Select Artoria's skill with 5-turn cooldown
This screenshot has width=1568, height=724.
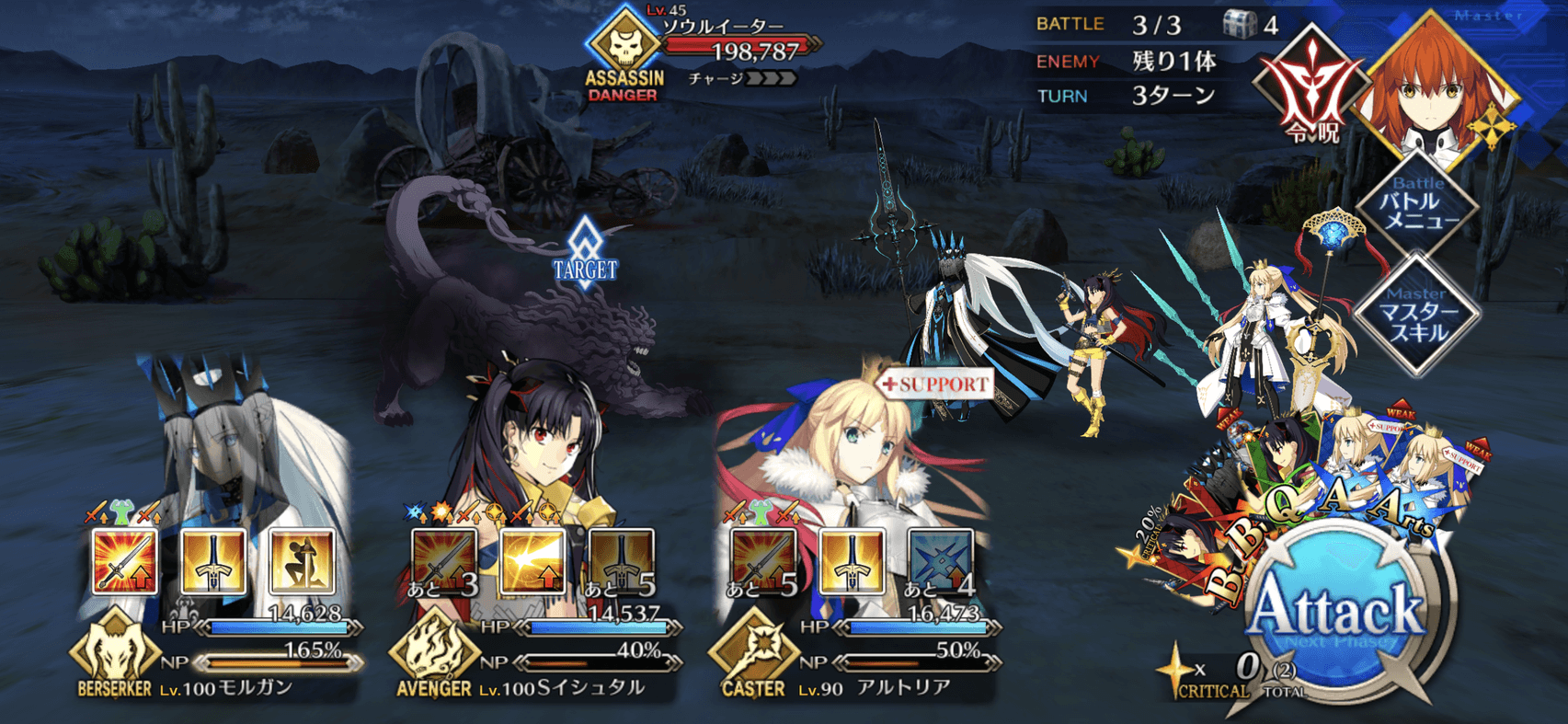coord(763,561)
